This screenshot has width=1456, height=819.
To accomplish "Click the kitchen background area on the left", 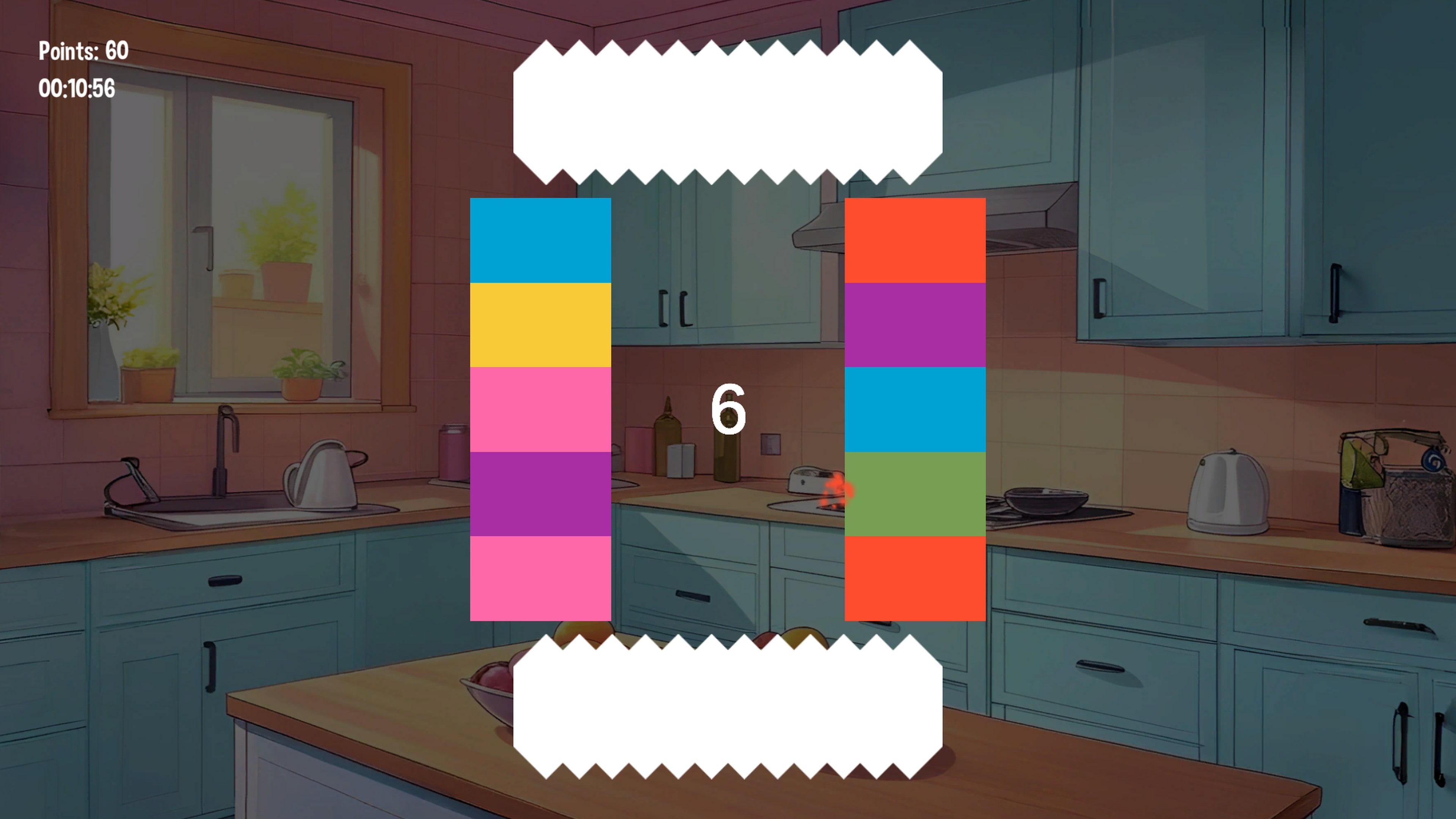I will 226,395.
